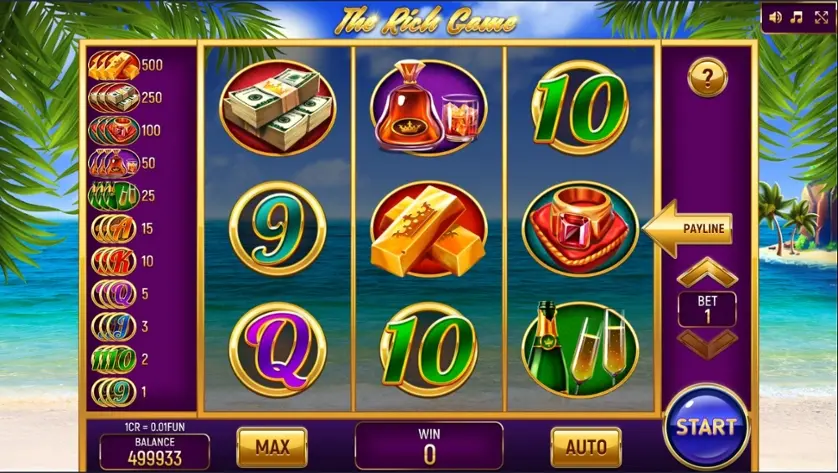Set maximum bet with the MAX button
Image resolution: width=838 pixels, height=473 pixels.
[x=272, y=446]
